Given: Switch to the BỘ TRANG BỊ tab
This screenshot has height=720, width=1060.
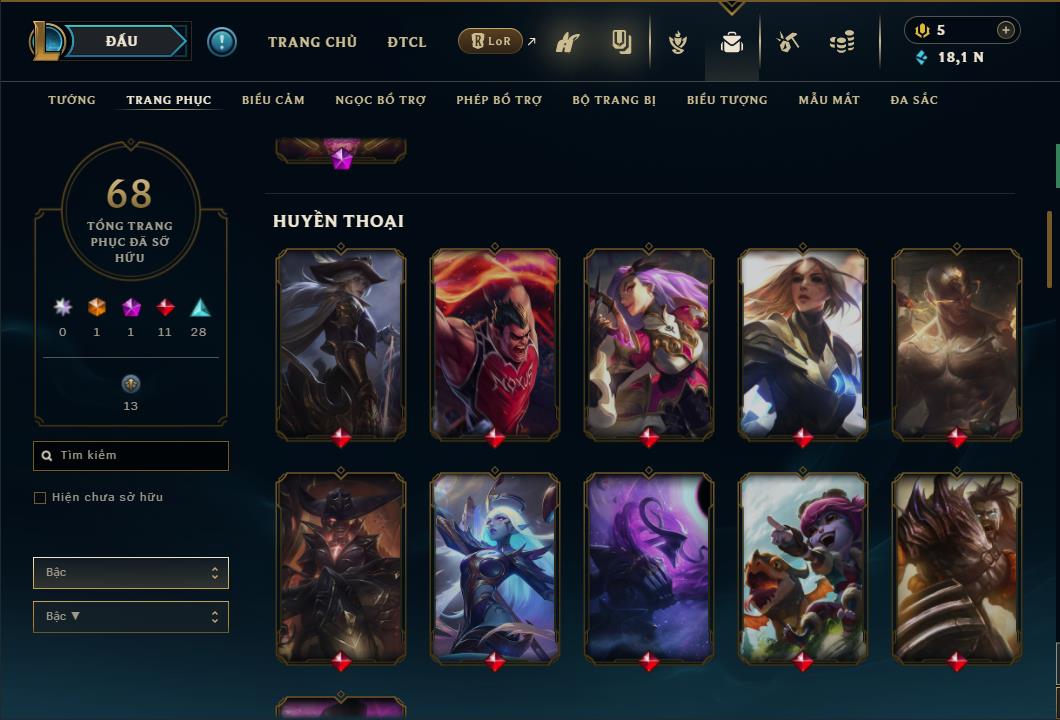Looking at the screenshot, I should [614, 100].
